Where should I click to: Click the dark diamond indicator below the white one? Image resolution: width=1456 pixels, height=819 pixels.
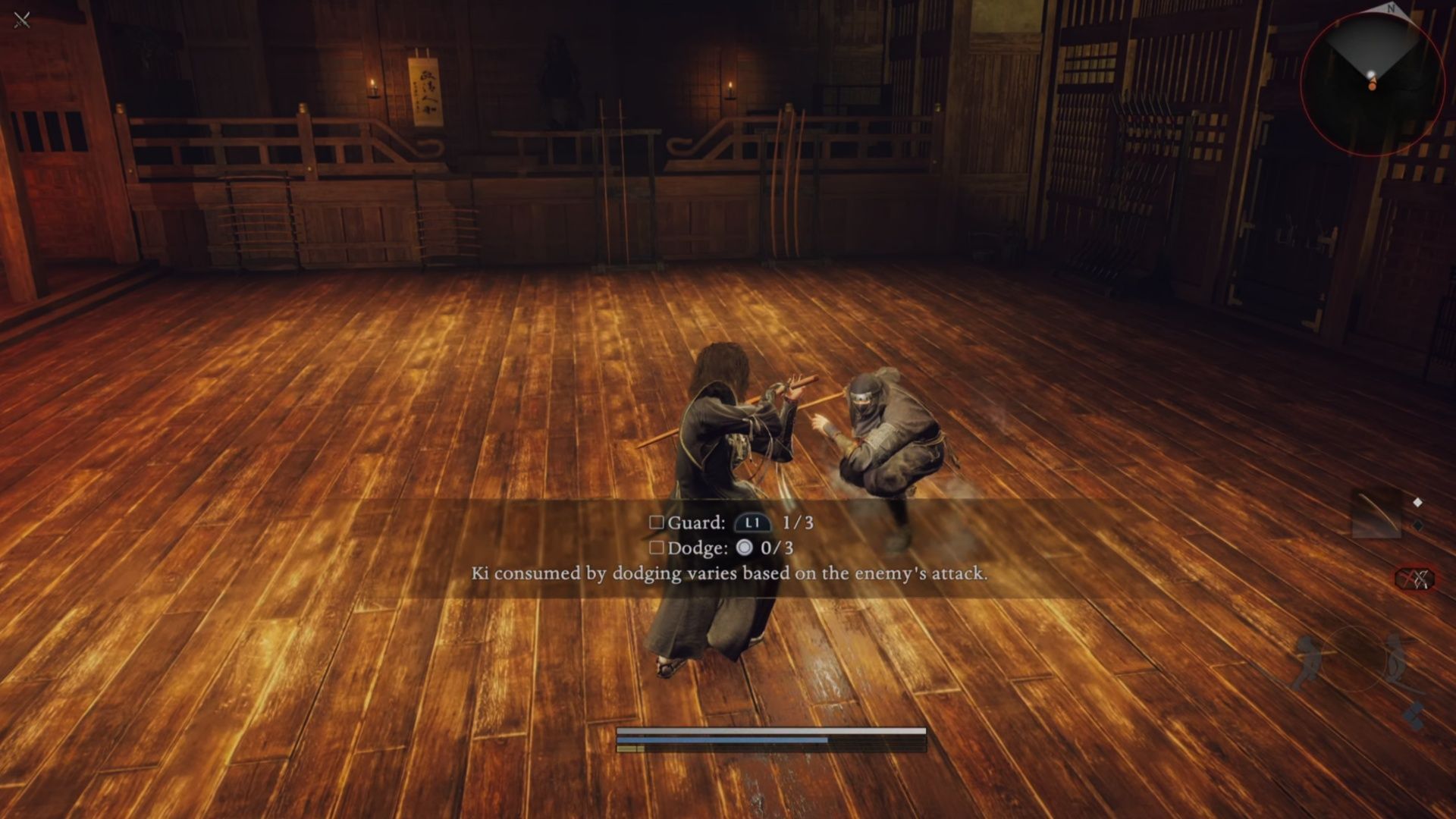coord(1417,525)
